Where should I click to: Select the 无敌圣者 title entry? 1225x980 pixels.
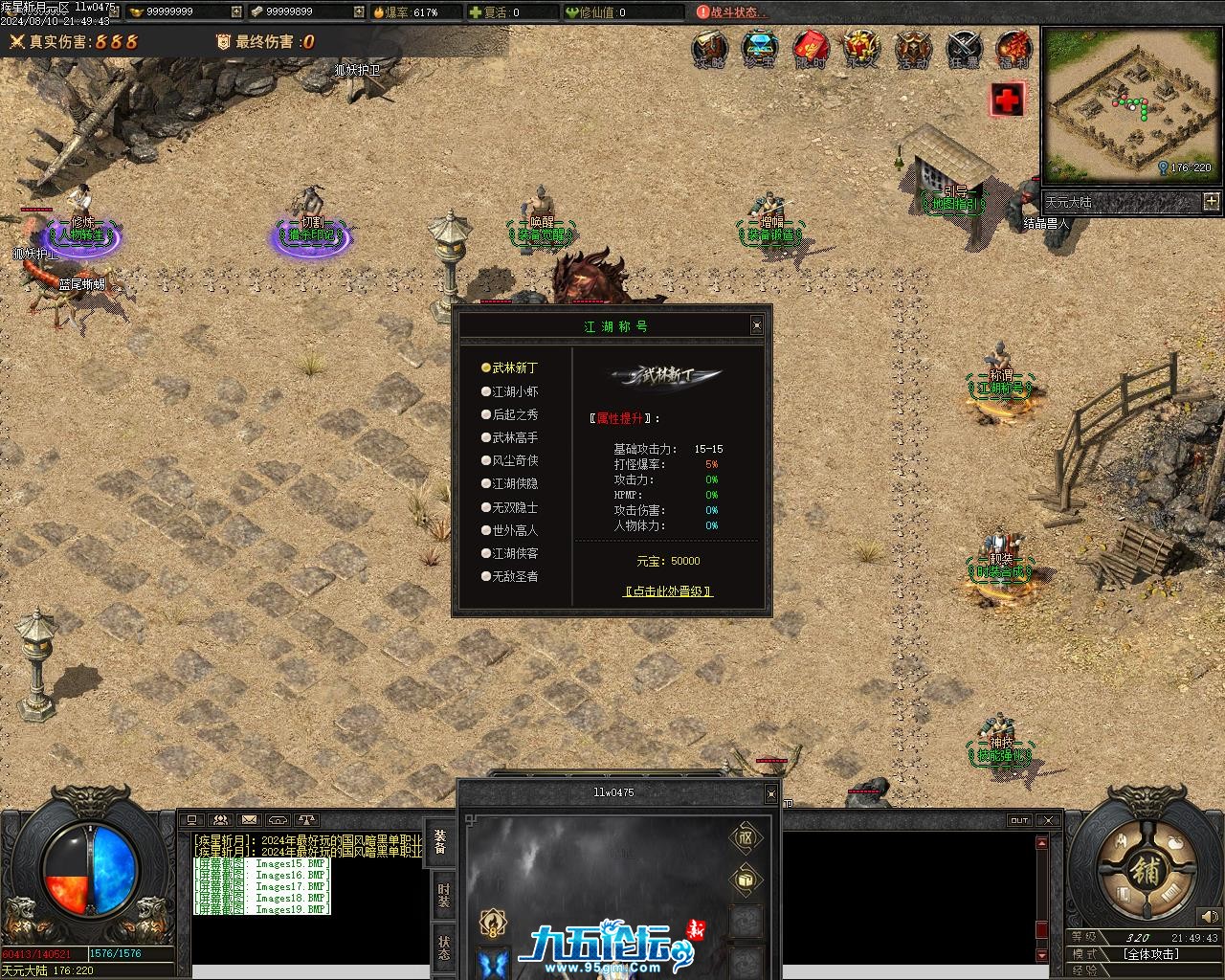click(x=515, y=576)
